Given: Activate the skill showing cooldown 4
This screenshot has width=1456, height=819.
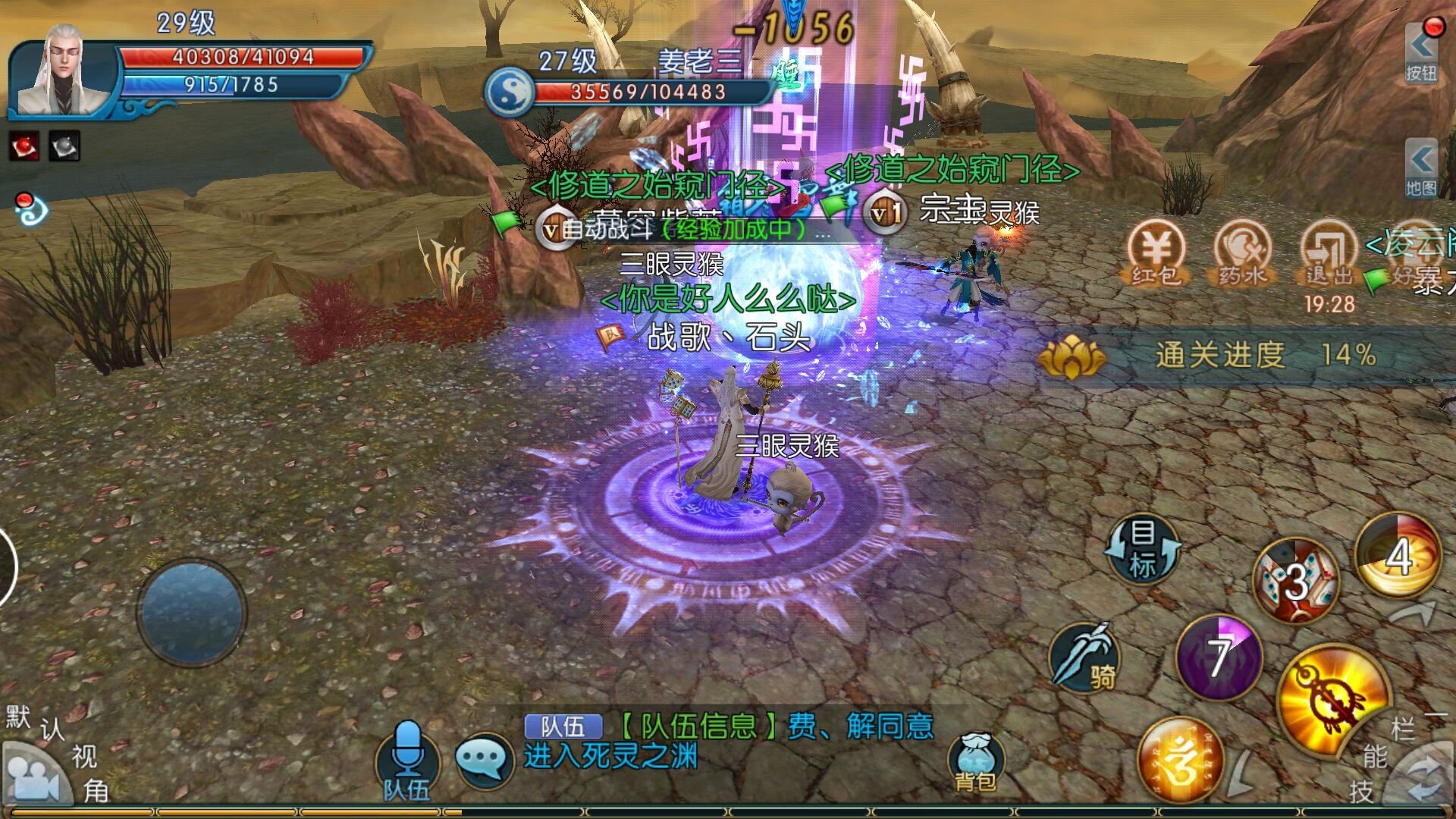Looking at the screenshot, I should click(x=1398, y=556).
